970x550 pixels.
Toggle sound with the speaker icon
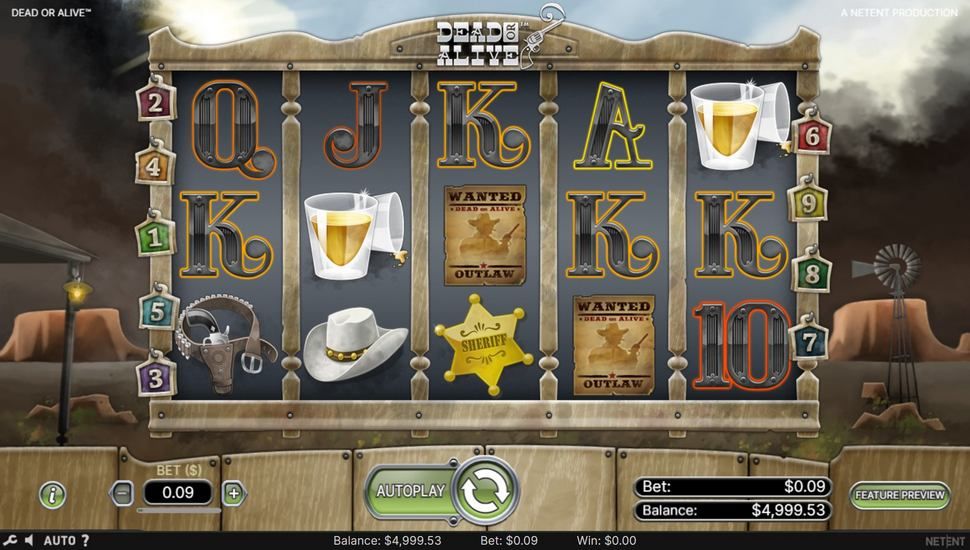coord(29,541)
